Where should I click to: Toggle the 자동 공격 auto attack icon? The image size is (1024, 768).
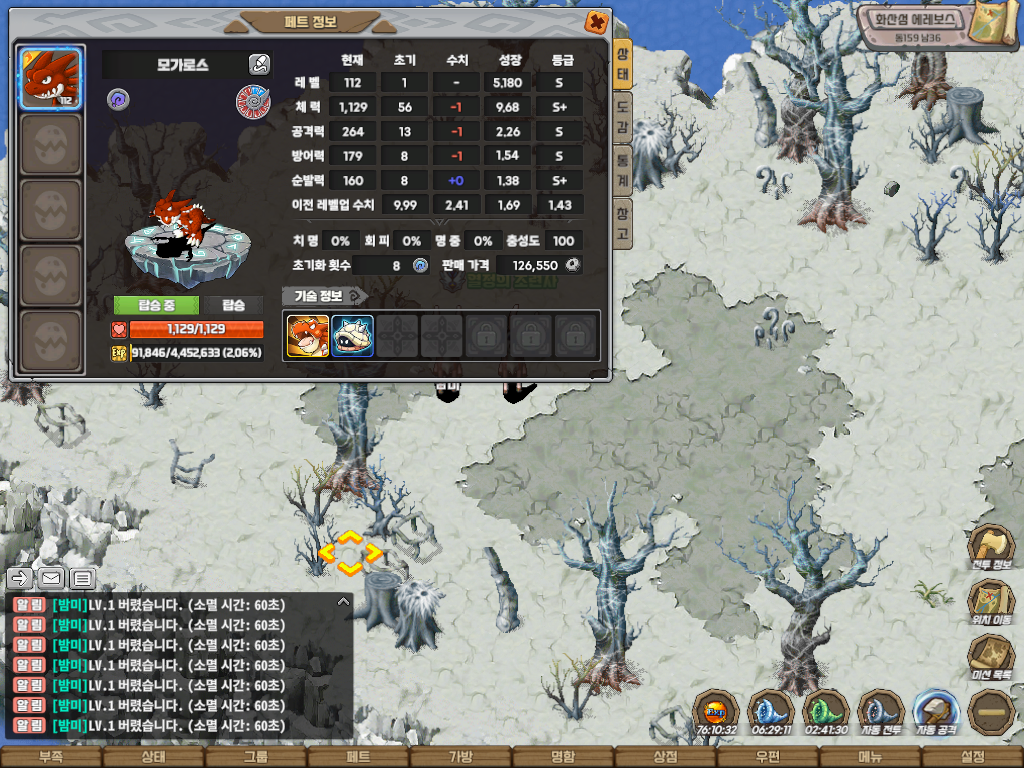(x=936, y=713)
